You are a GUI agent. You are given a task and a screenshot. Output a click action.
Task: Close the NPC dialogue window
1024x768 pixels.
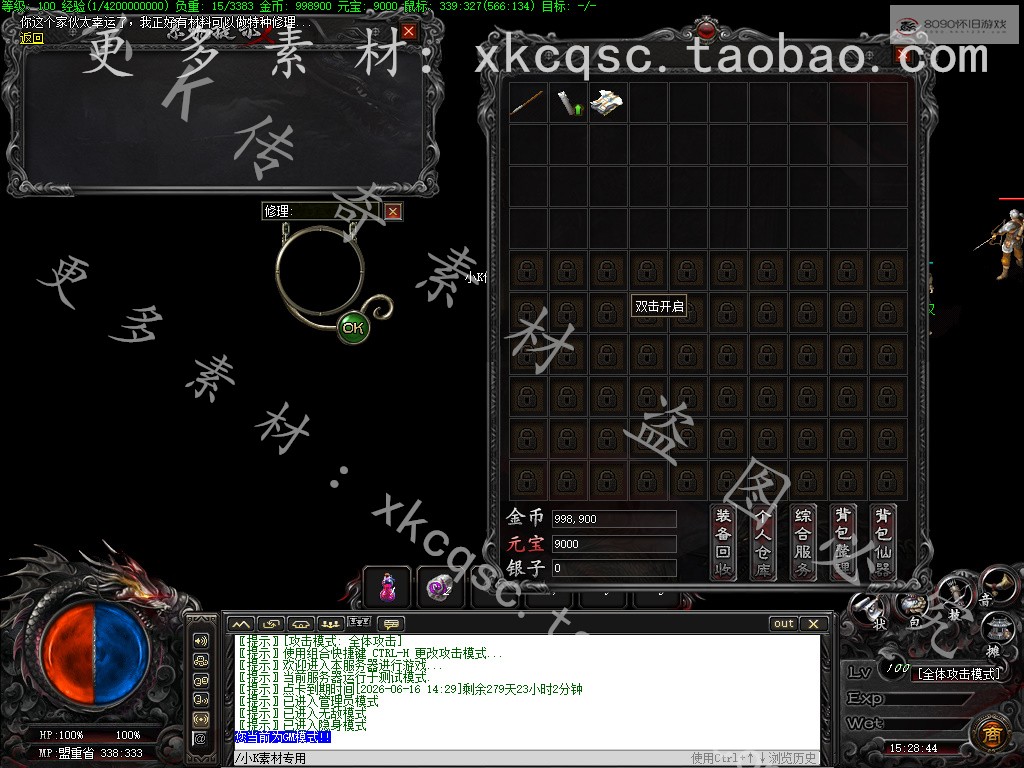click(409, 32)
